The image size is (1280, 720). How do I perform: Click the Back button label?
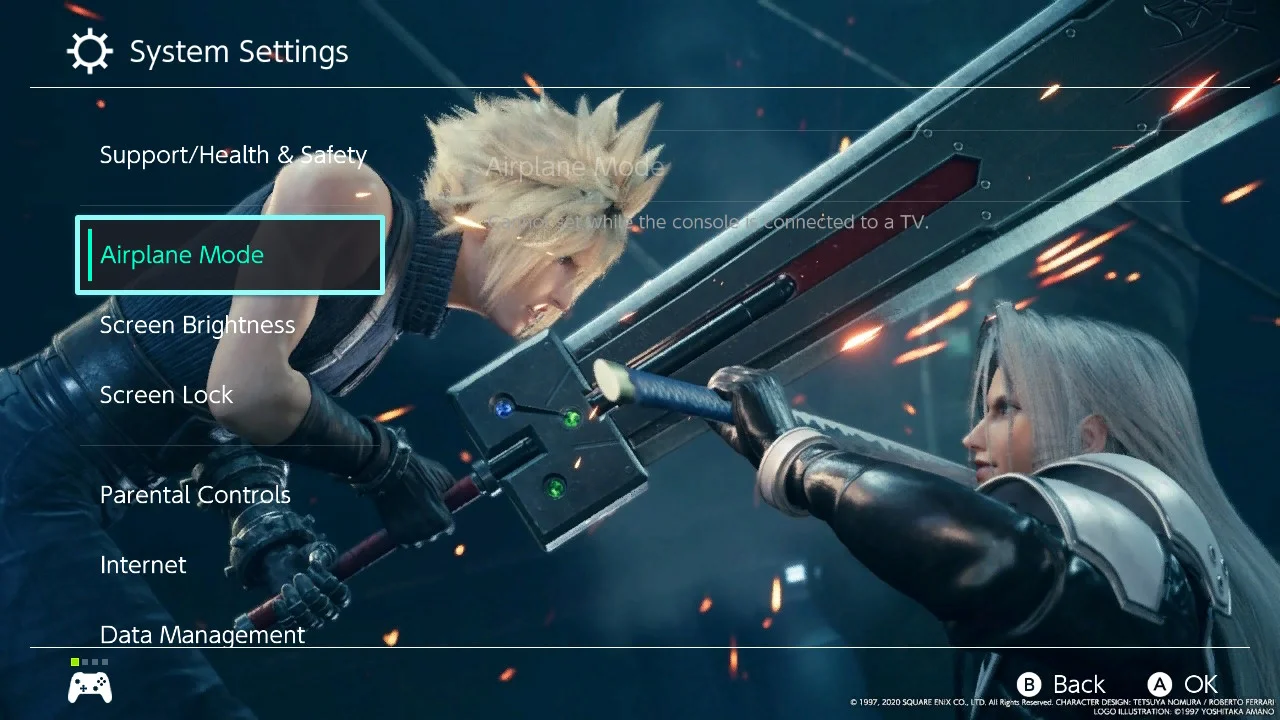coord(1077,684)
